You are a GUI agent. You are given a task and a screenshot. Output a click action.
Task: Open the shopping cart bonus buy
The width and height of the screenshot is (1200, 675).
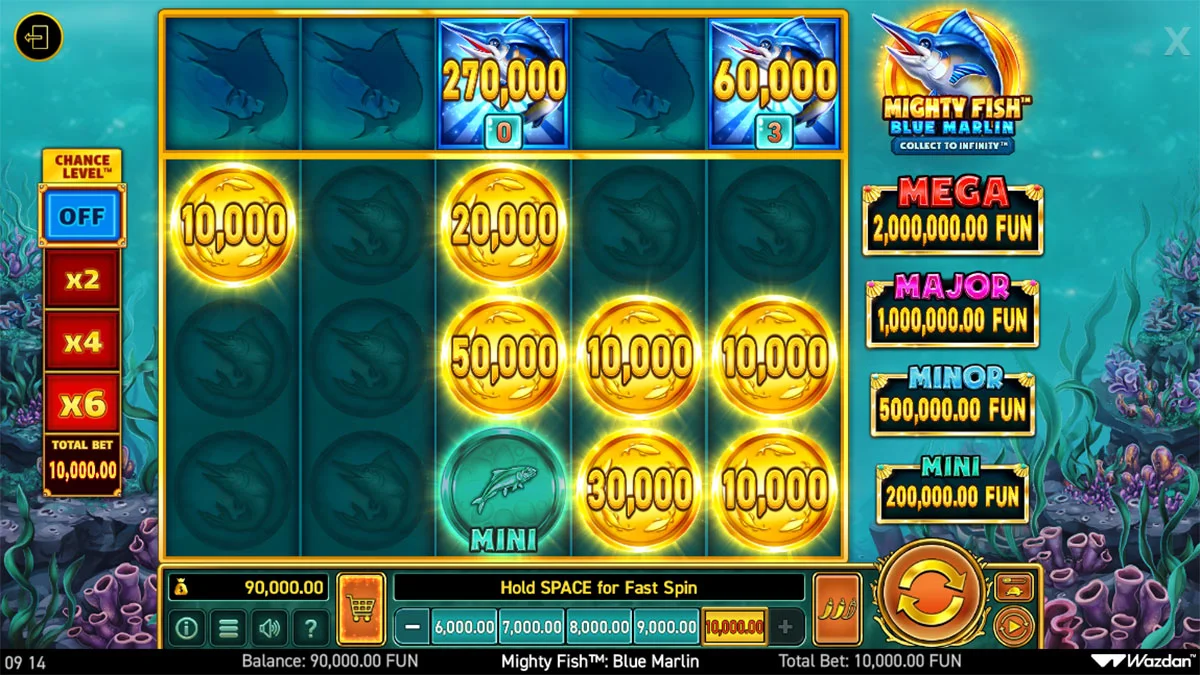coord(361,609)
